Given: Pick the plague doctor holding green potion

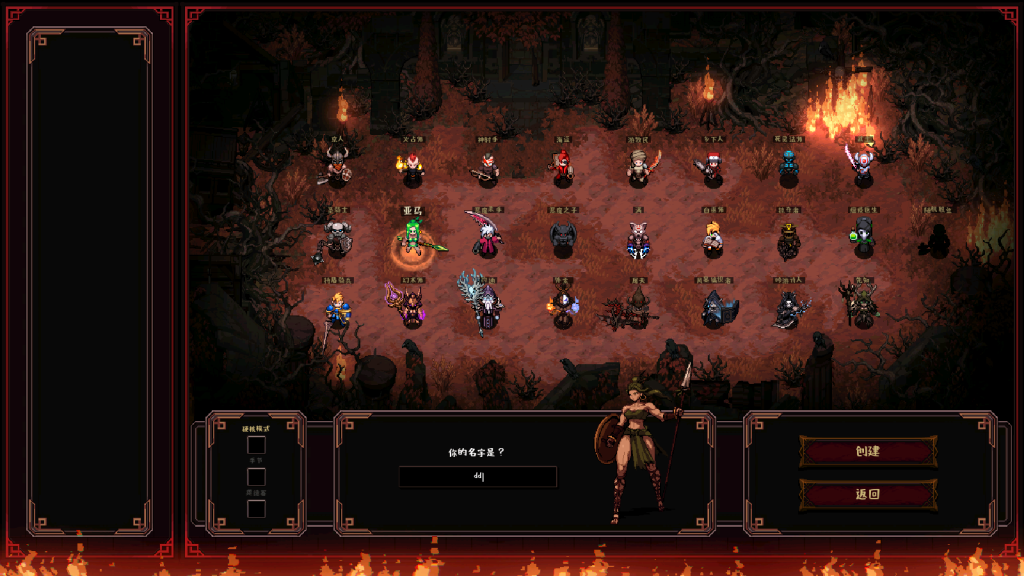Looking at the screenshot, I should (x=862, y=238).
